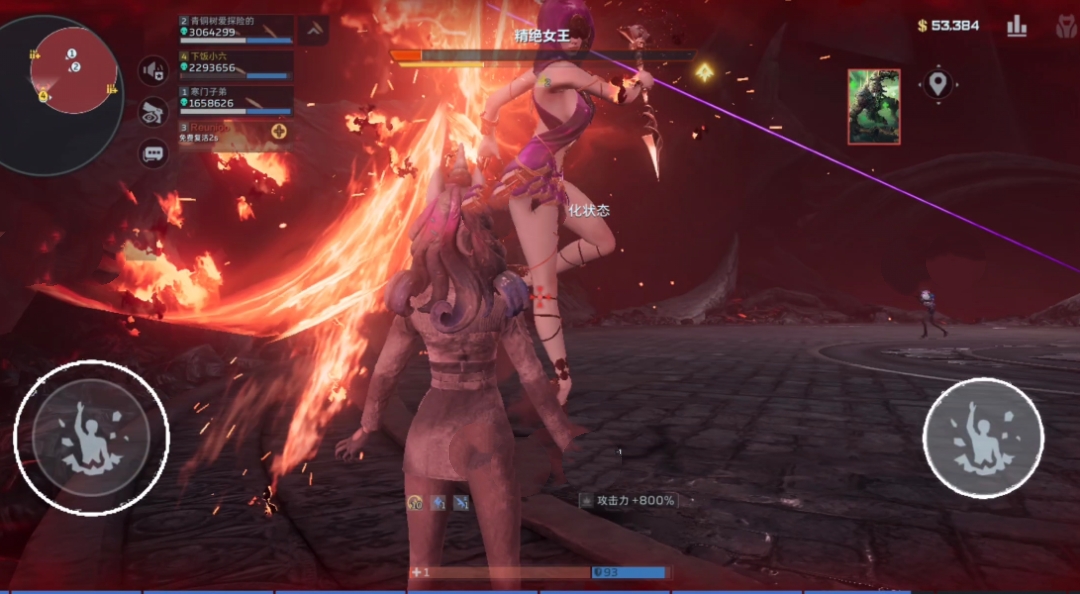Screen dimensions: 1080x594
Task: Open the chat speech bubble
Action: (153, 153)
